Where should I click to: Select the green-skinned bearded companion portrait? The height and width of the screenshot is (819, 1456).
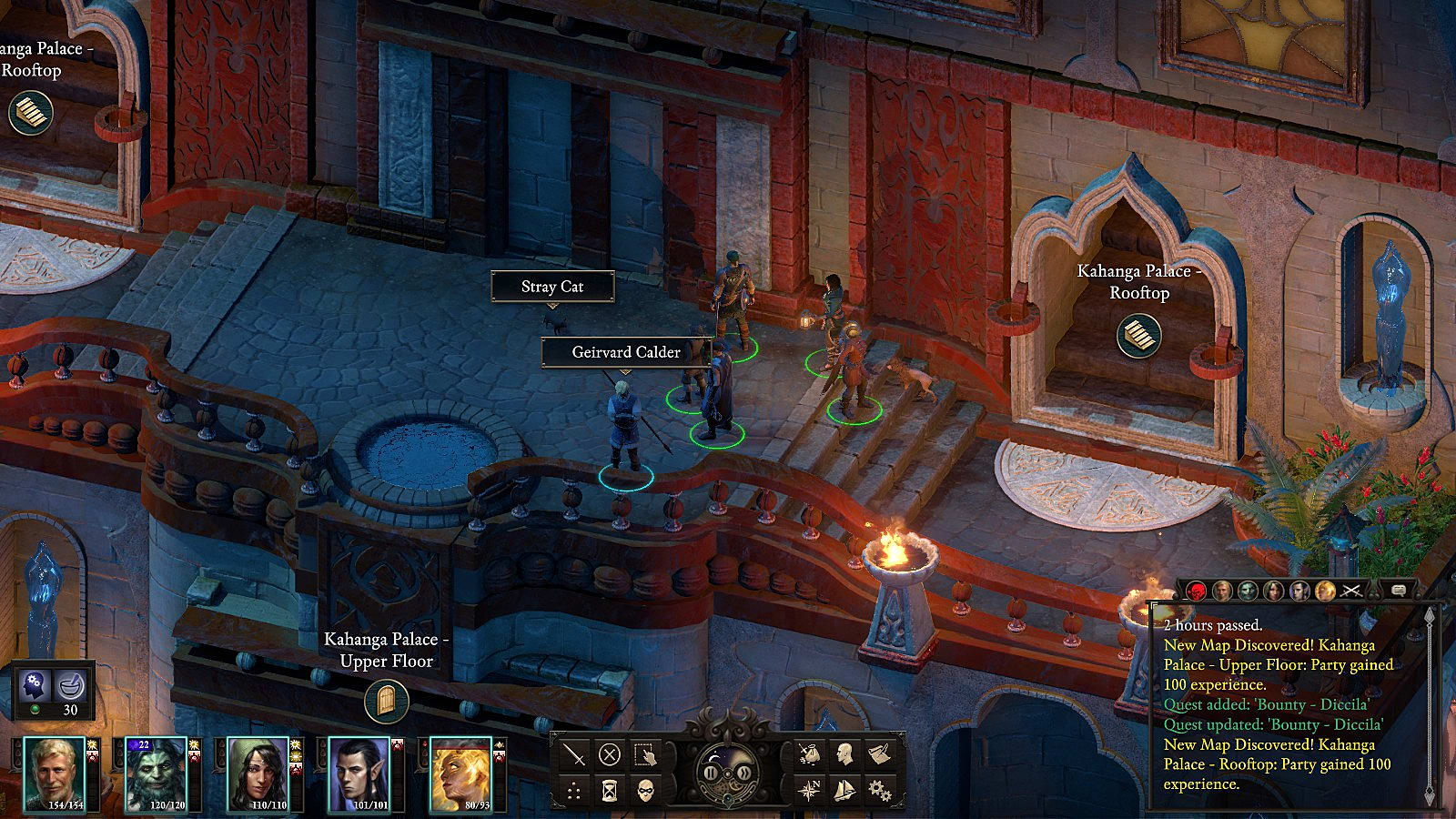(x=156, y=773)
